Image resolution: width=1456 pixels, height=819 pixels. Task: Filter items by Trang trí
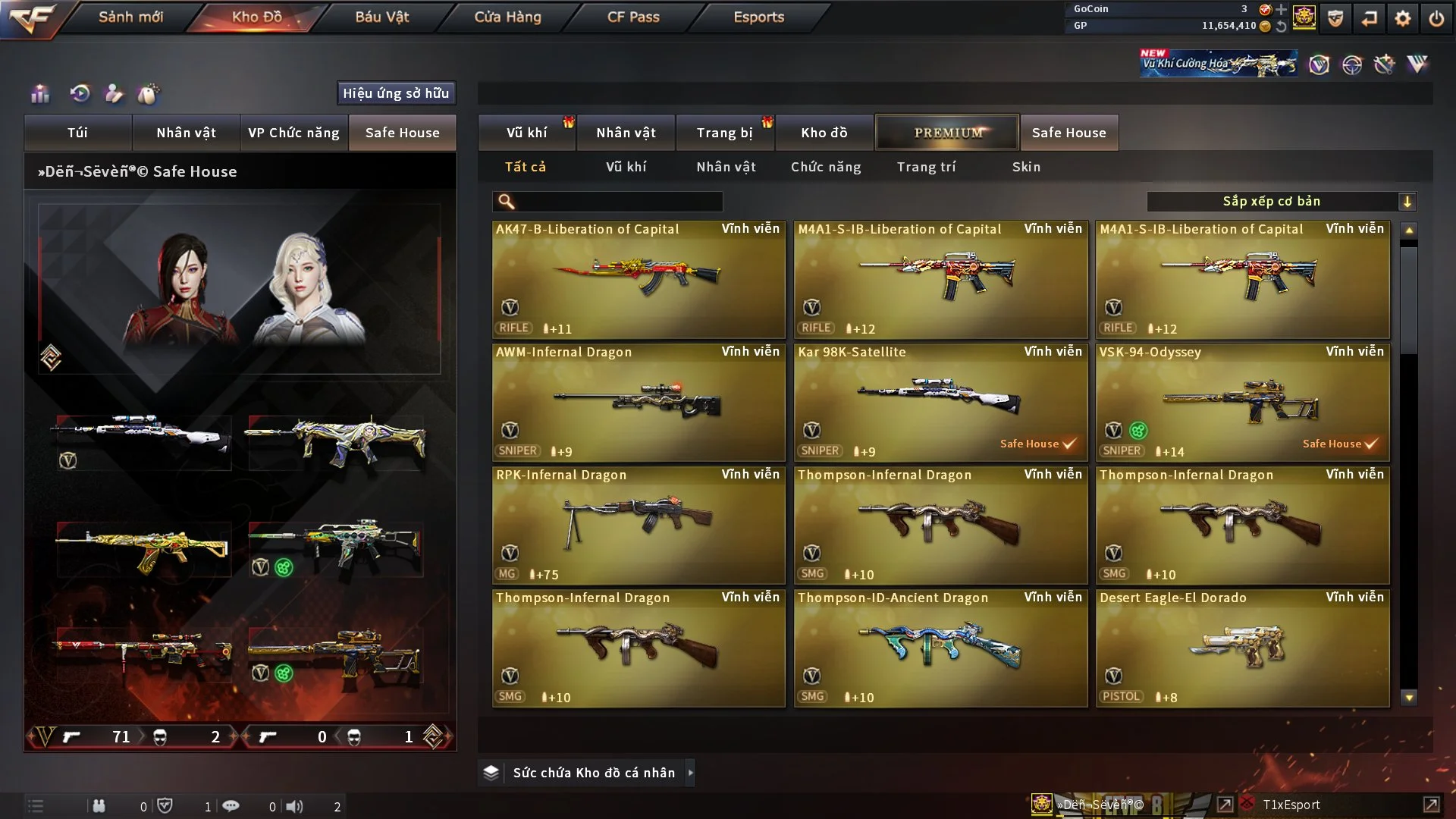[926, 167]
